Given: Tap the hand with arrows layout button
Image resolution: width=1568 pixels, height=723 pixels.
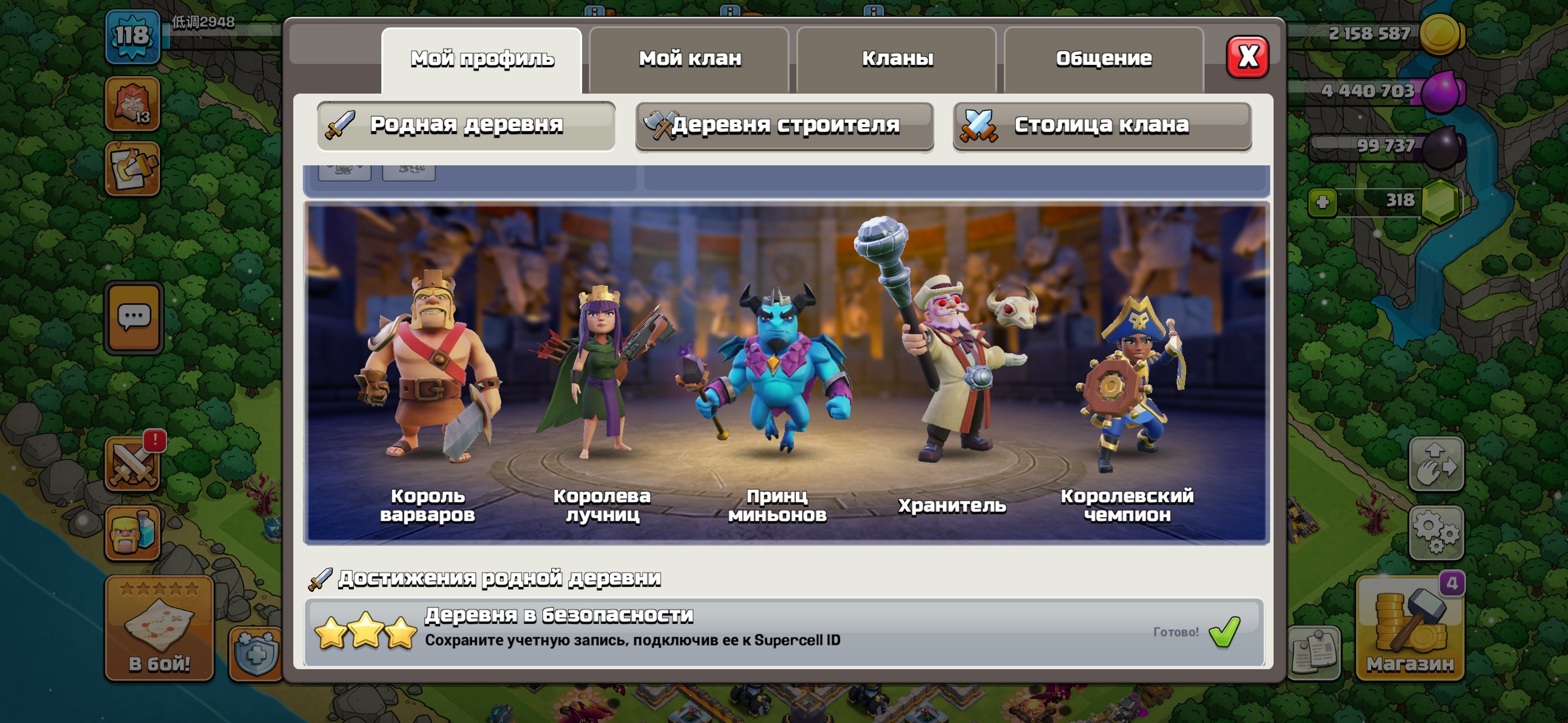Looking at the screenshot, I should tap(1435, 464).
